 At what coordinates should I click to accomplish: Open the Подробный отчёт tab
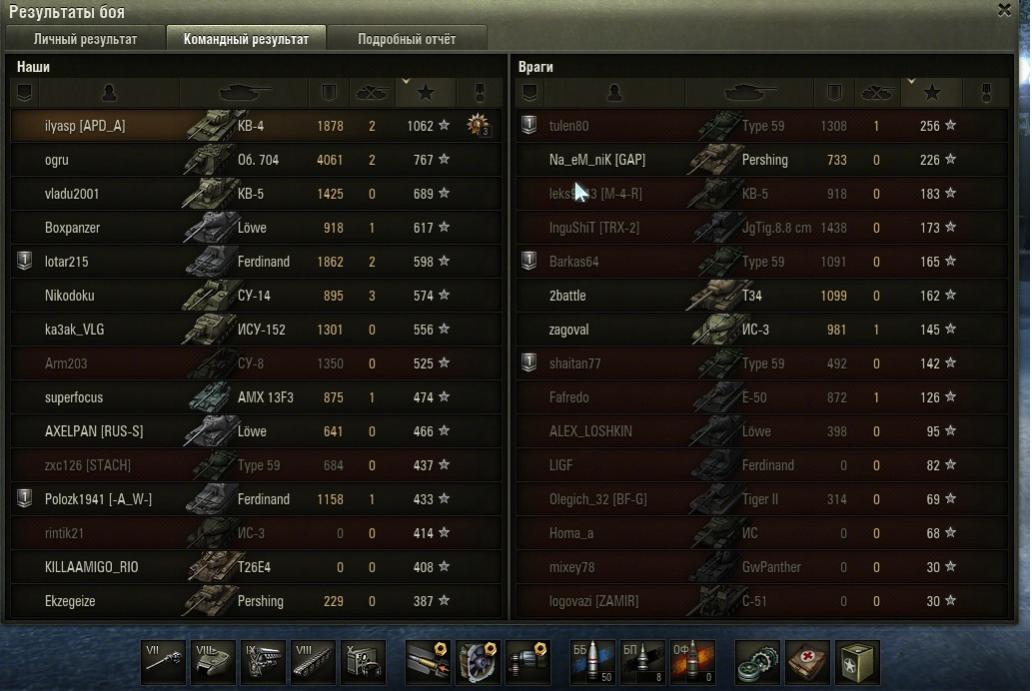pos(406,40)
